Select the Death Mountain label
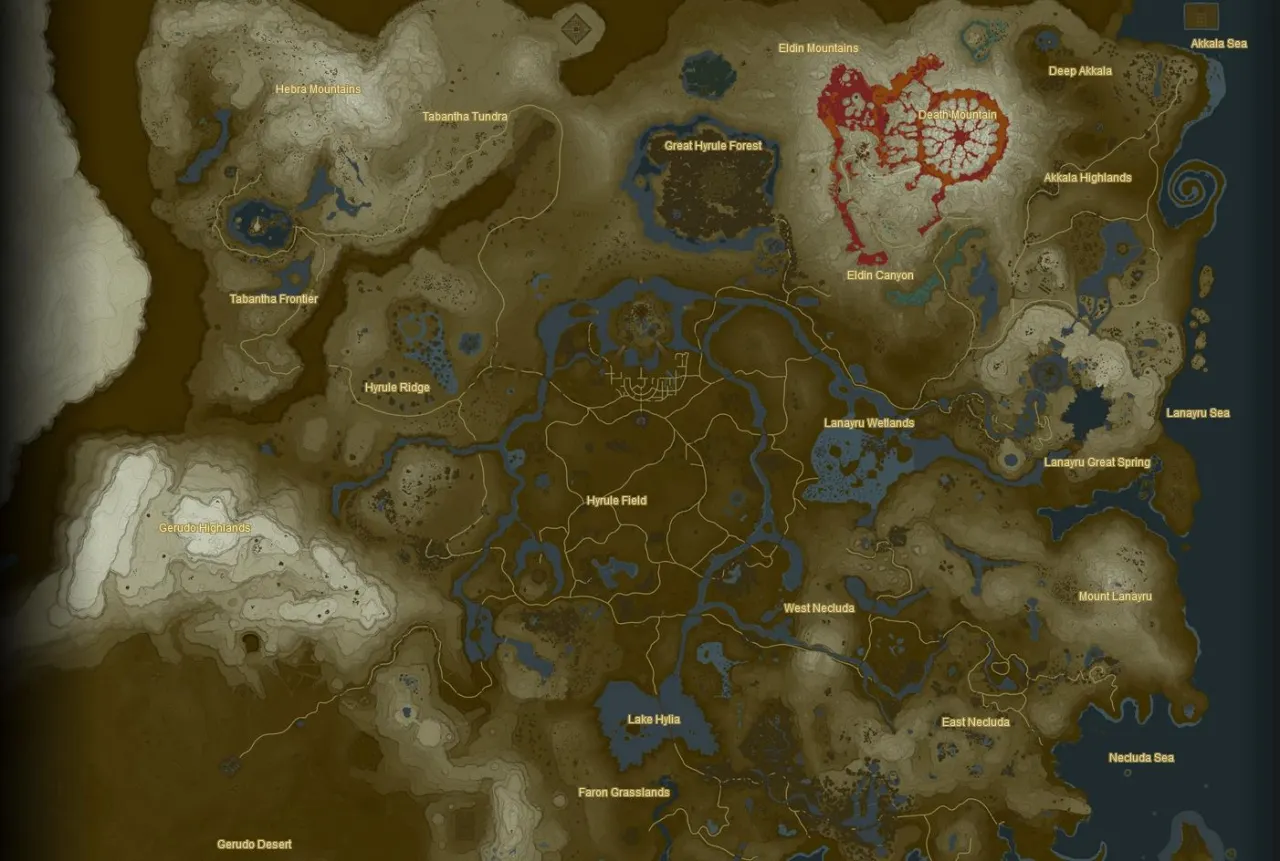This screenshot has width=1280, height=861. (x=956, y=115)
